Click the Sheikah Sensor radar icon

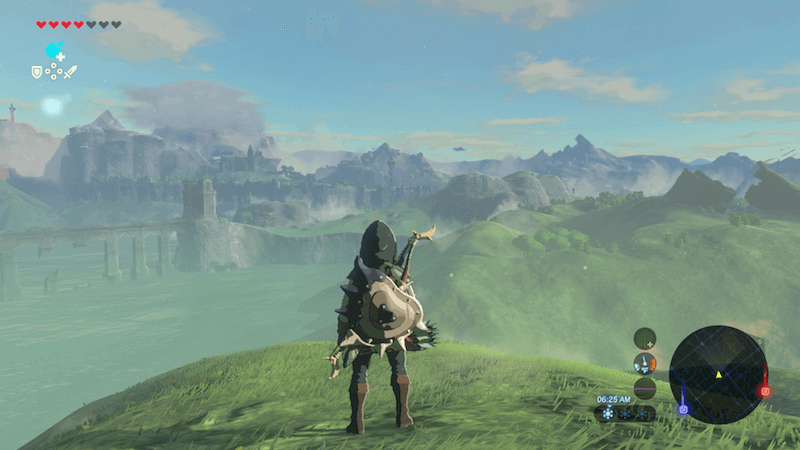[645, 338]
